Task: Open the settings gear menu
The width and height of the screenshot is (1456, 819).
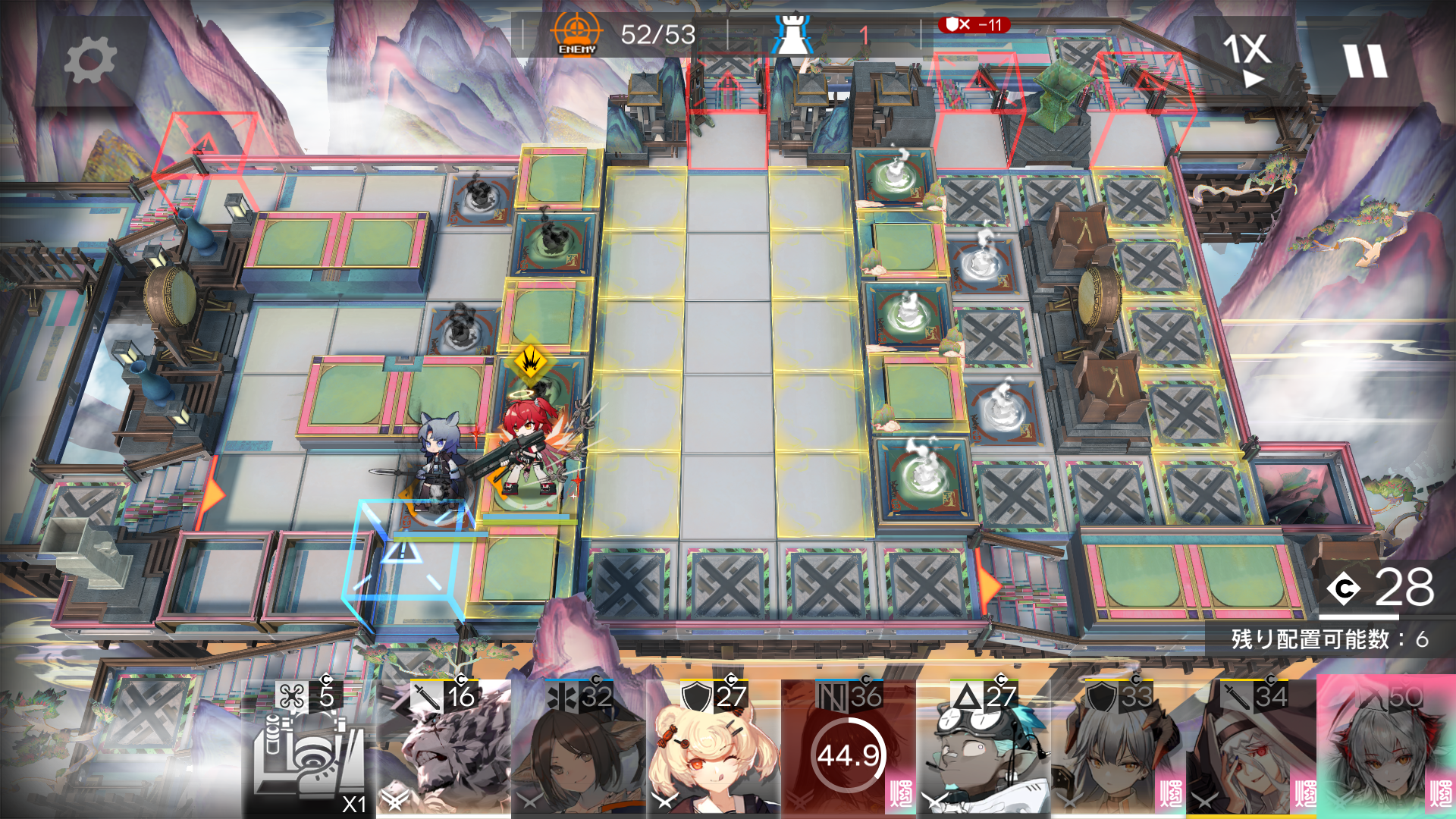Action: [x=89, y=61]
